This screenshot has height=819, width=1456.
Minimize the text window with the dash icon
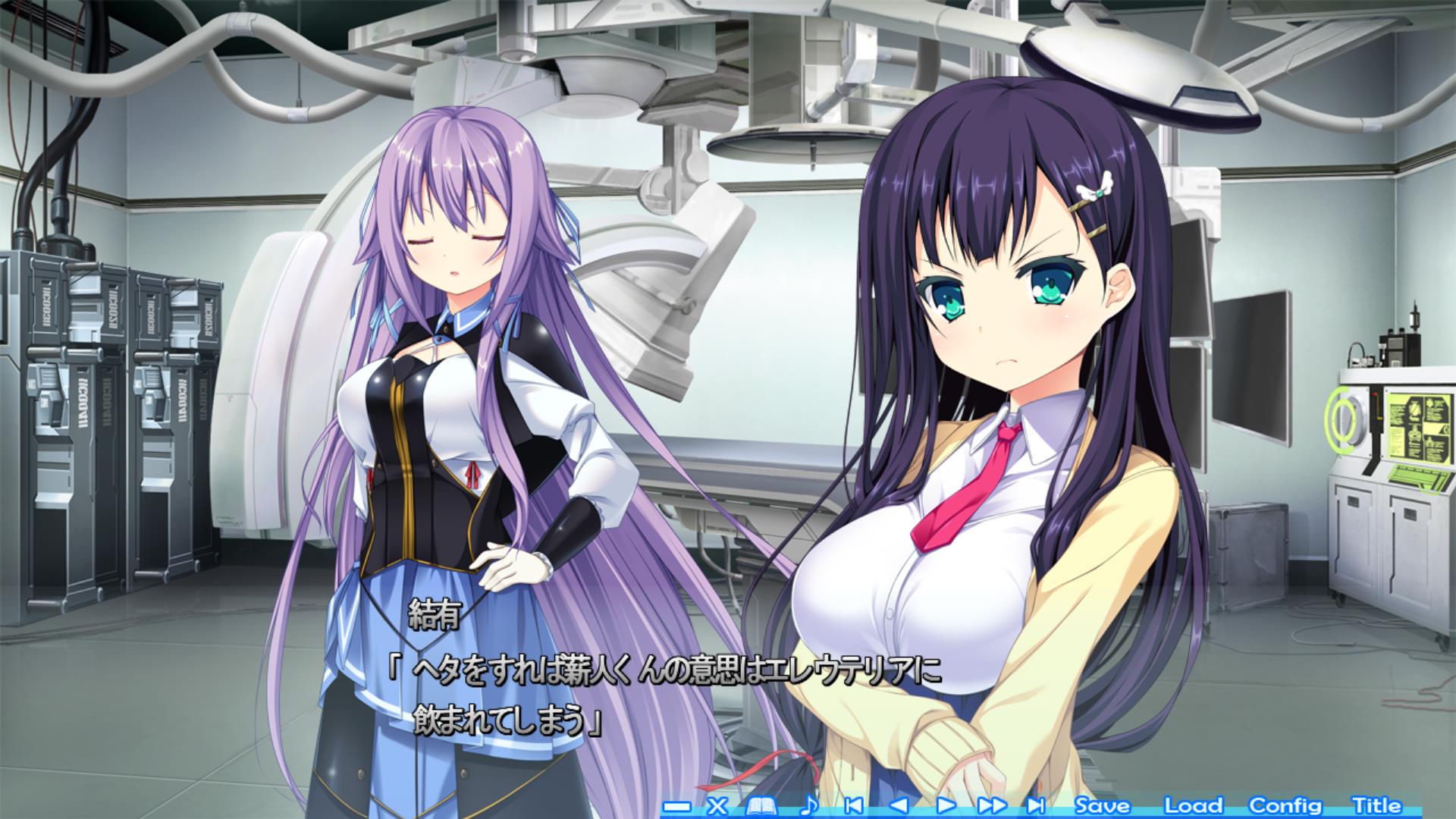pyautogui.click(x=677, y=806)
